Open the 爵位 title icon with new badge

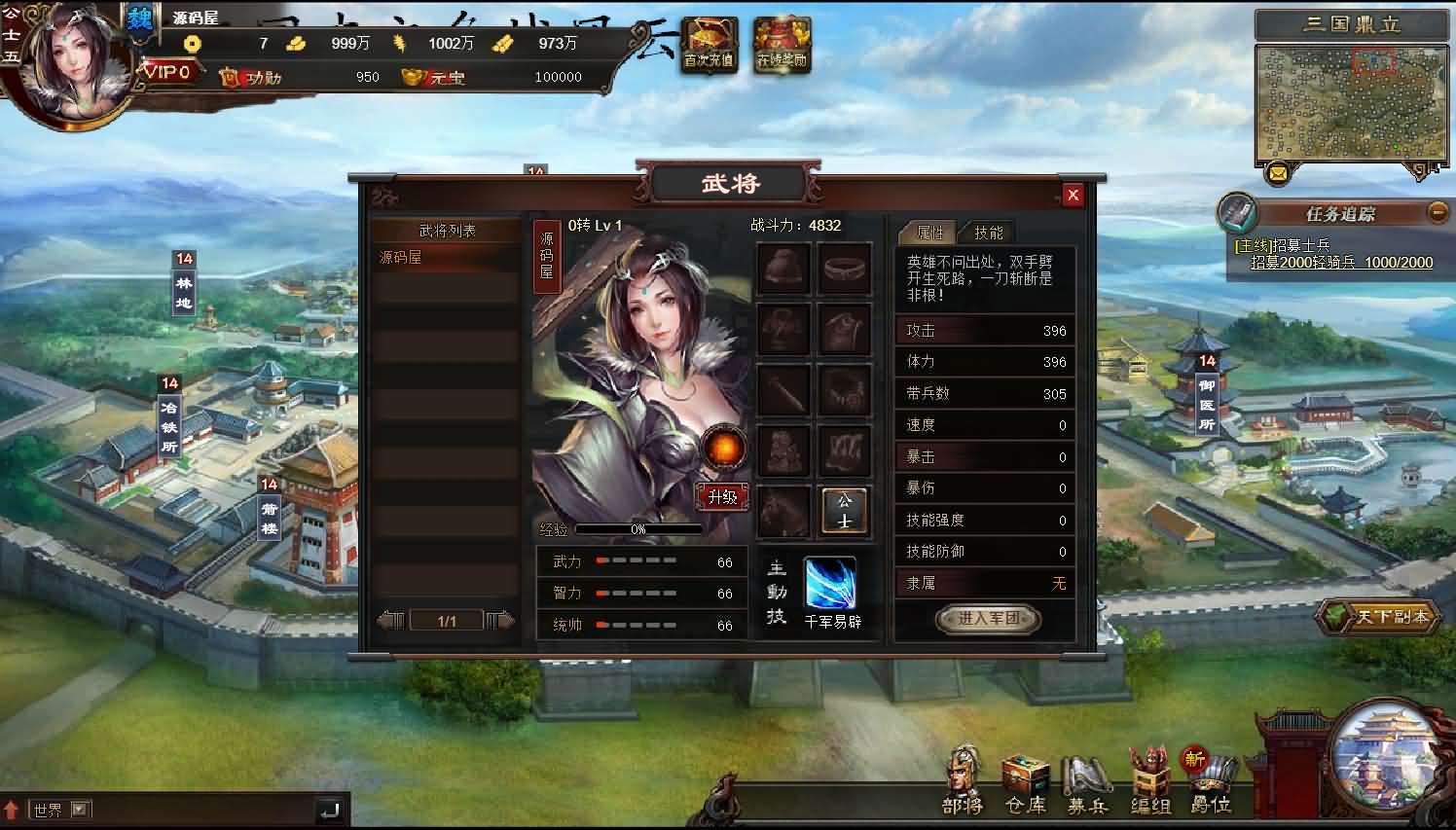[1210, 774]
